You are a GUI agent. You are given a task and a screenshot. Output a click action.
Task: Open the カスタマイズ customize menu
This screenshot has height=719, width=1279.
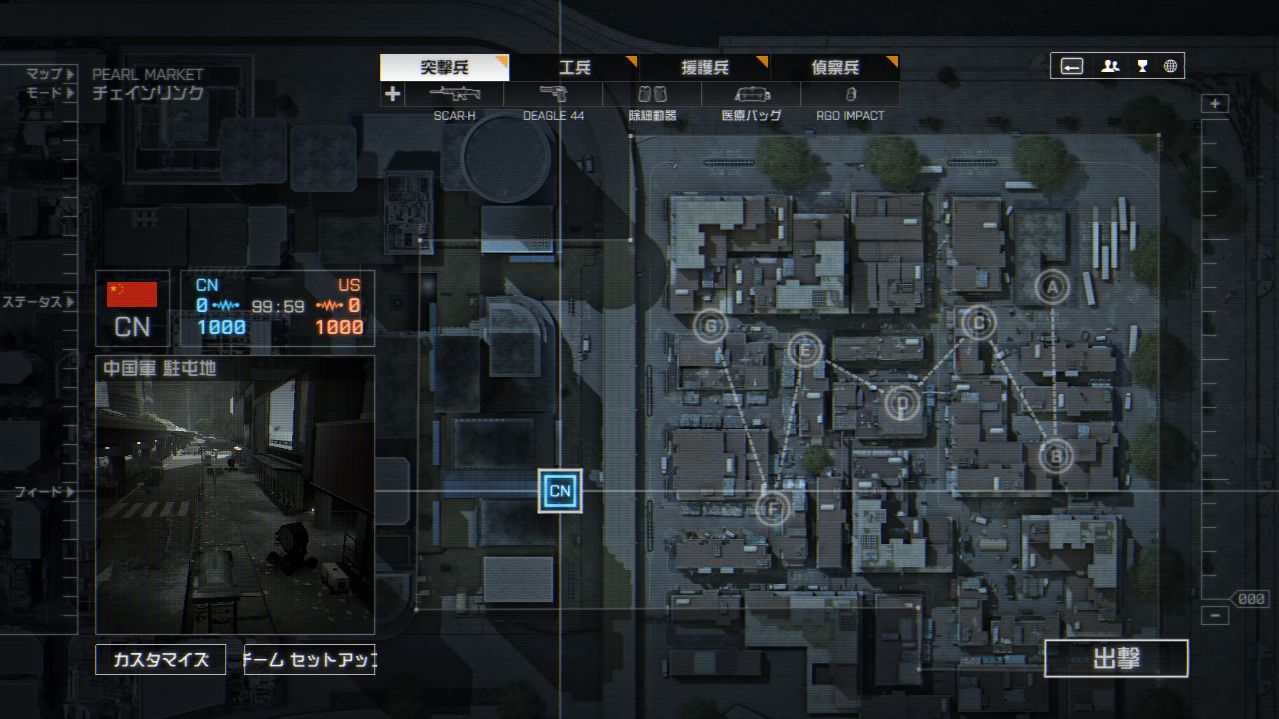point(160,660)
